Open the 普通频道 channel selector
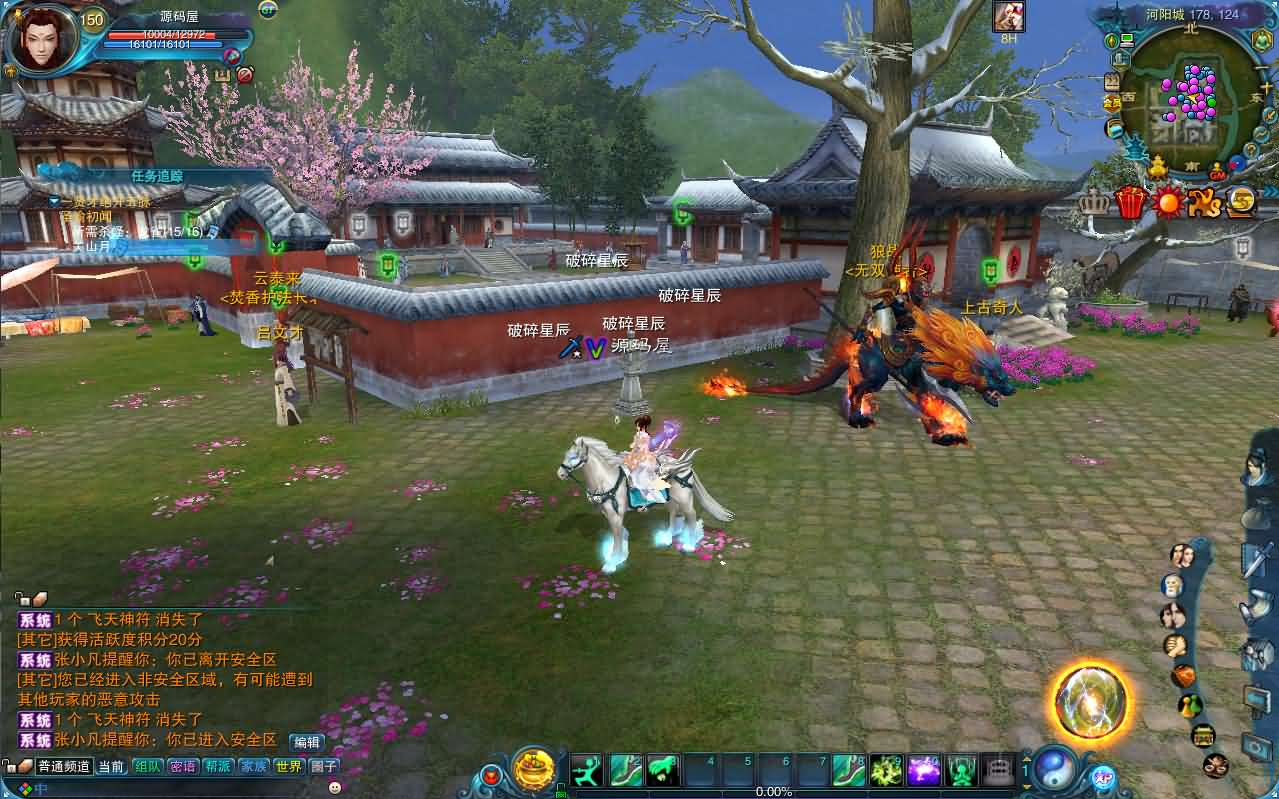The height and width of the screenshot is (799, 1279). 65,767
